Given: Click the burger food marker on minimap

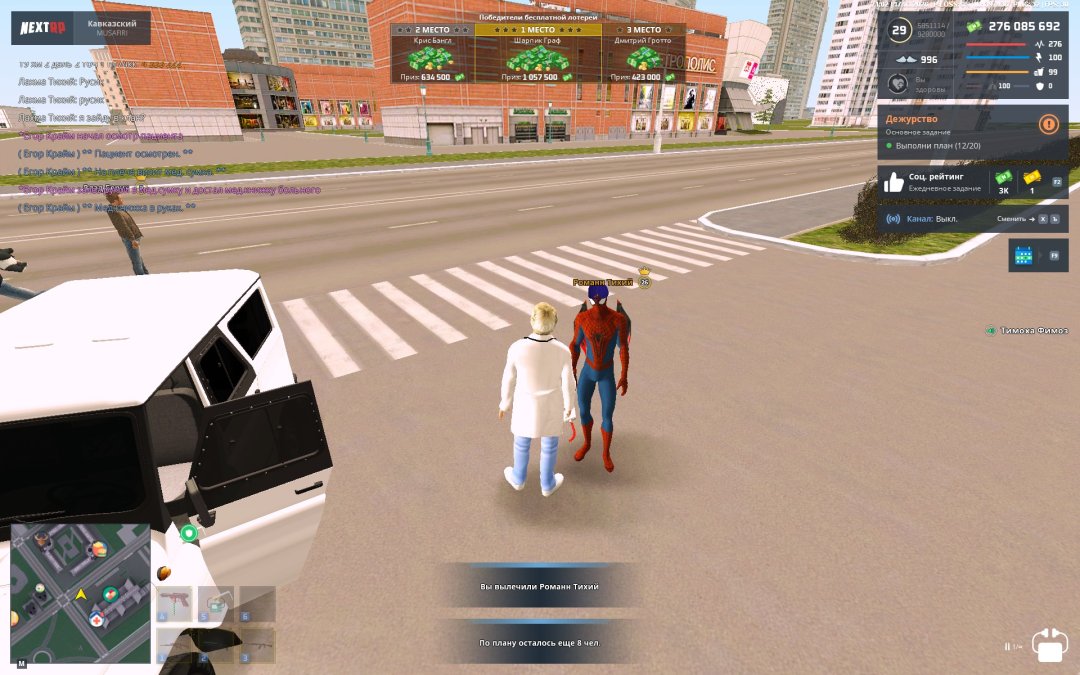Looking at the screenshot, I should [x=99, y=550].
